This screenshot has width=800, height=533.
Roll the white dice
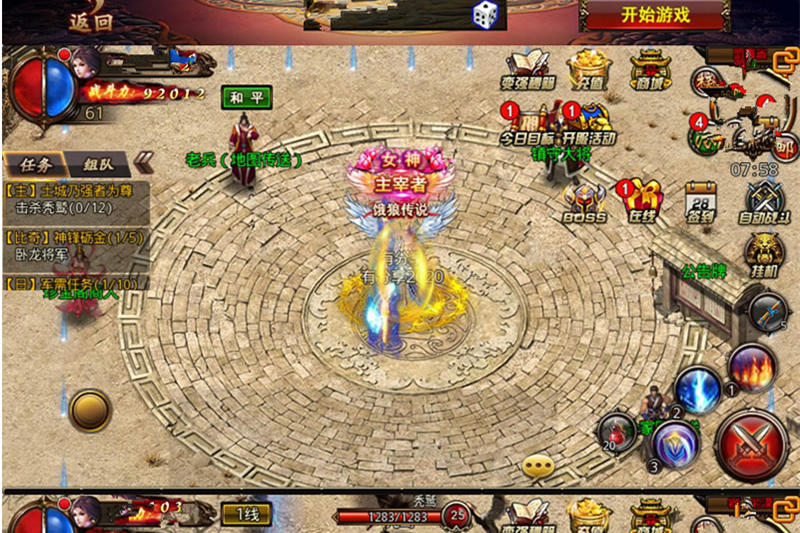[x=486, y=14]
